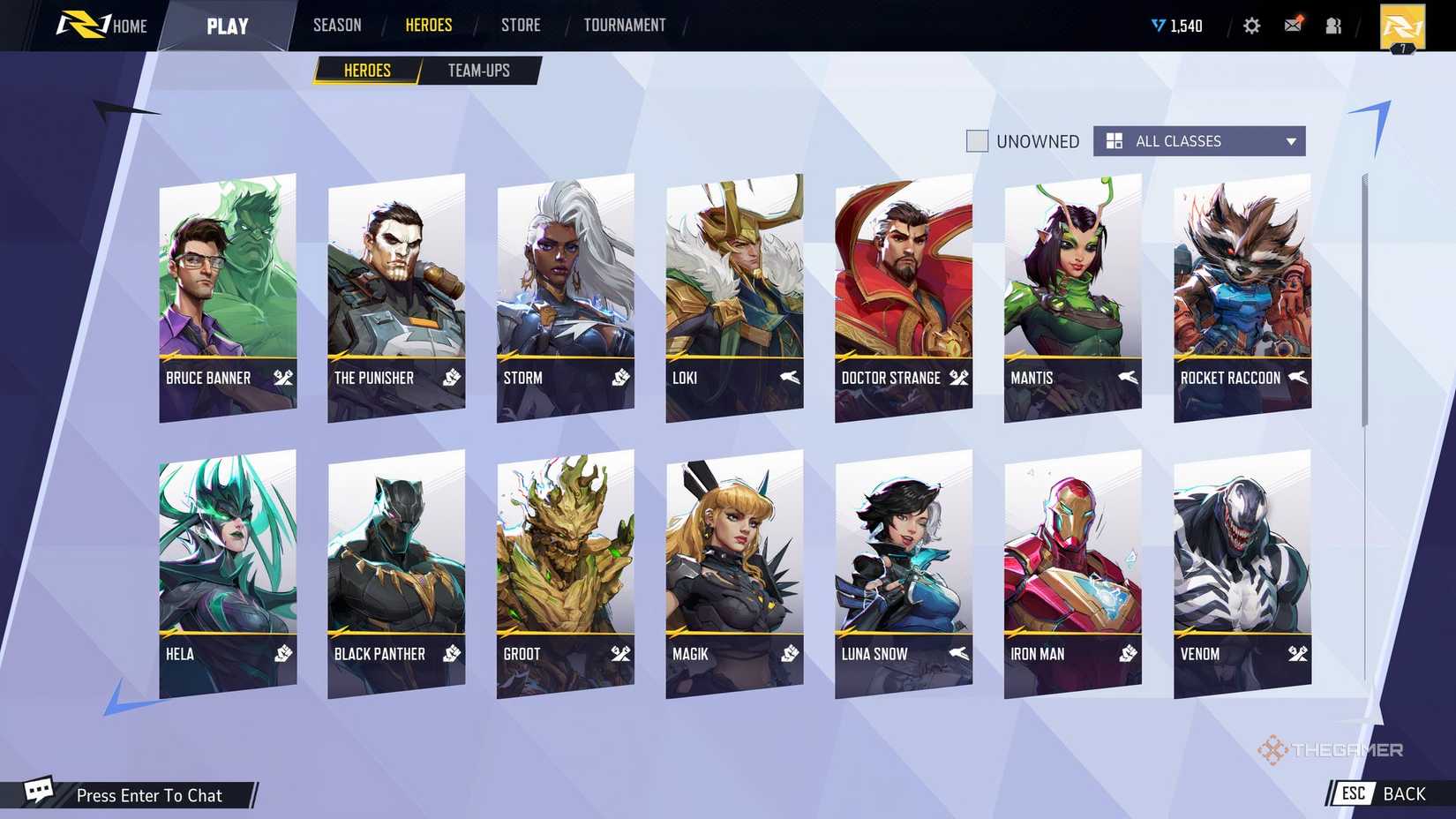
Task: Open the Settings gear icon
Action: (x=1251, y=26)
